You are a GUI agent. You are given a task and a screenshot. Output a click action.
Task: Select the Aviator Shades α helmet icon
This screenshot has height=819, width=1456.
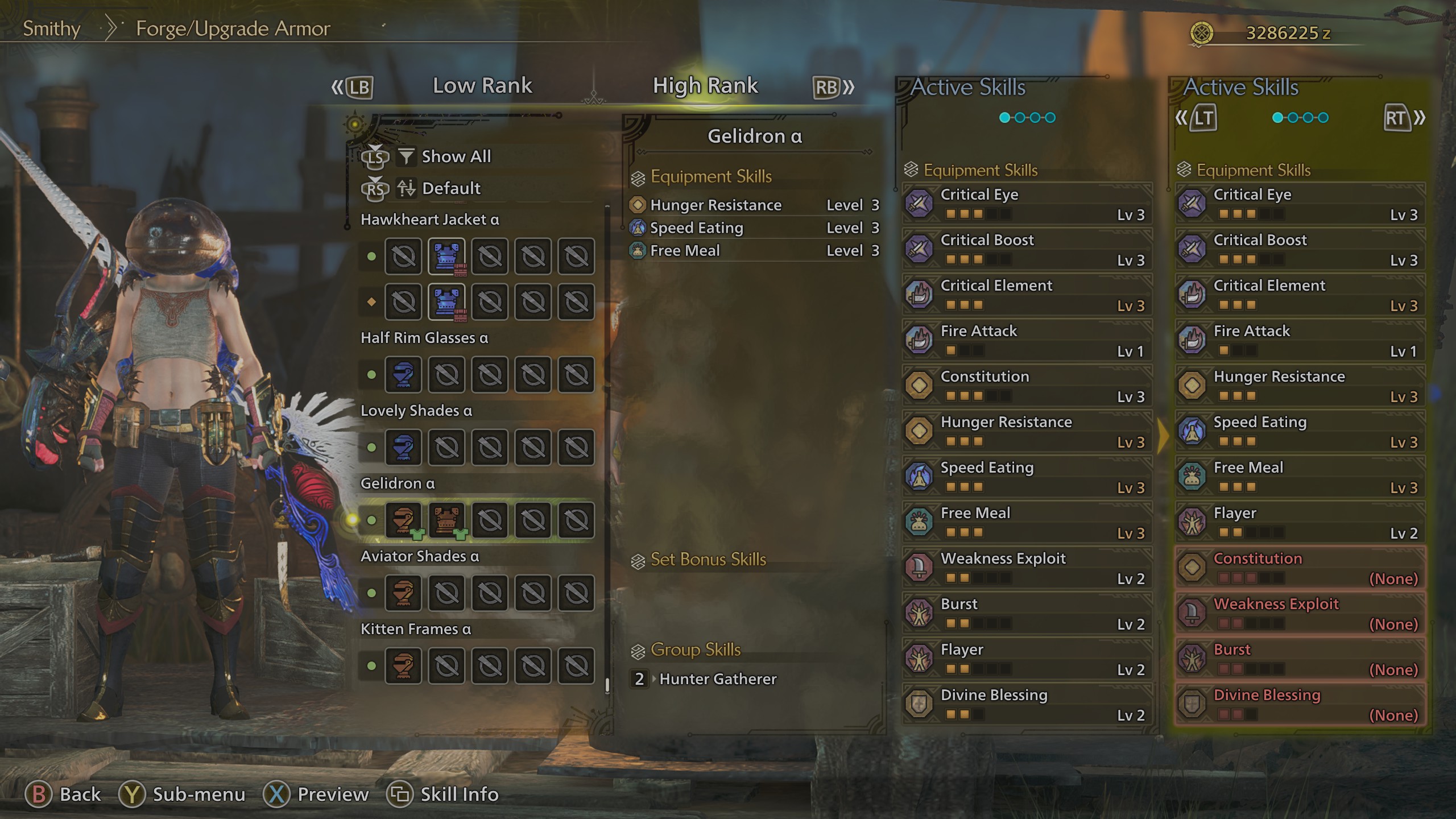[403, 593]
